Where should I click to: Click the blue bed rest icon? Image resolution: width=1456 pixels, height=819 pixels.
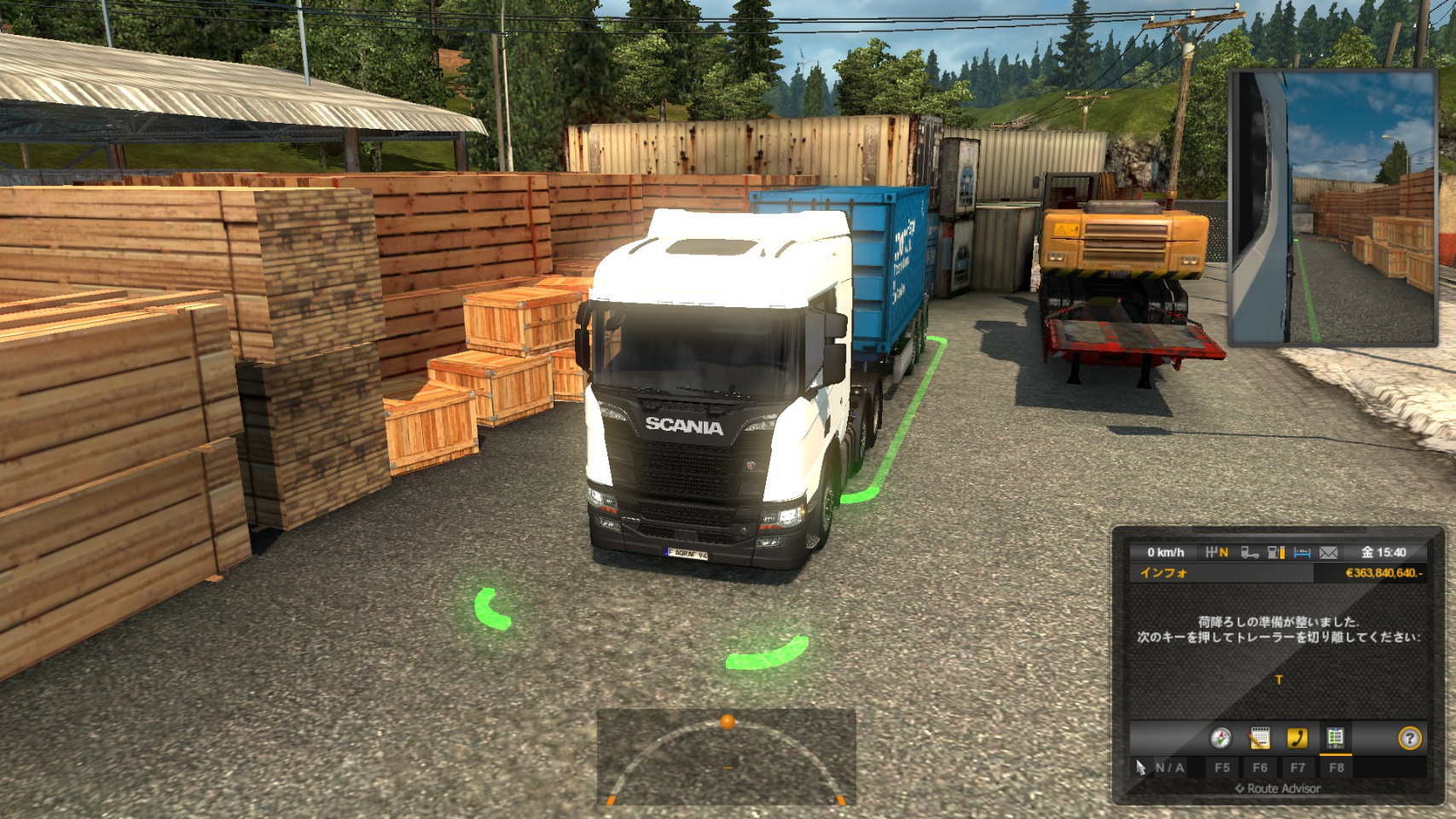click(x=1302, y=553)
